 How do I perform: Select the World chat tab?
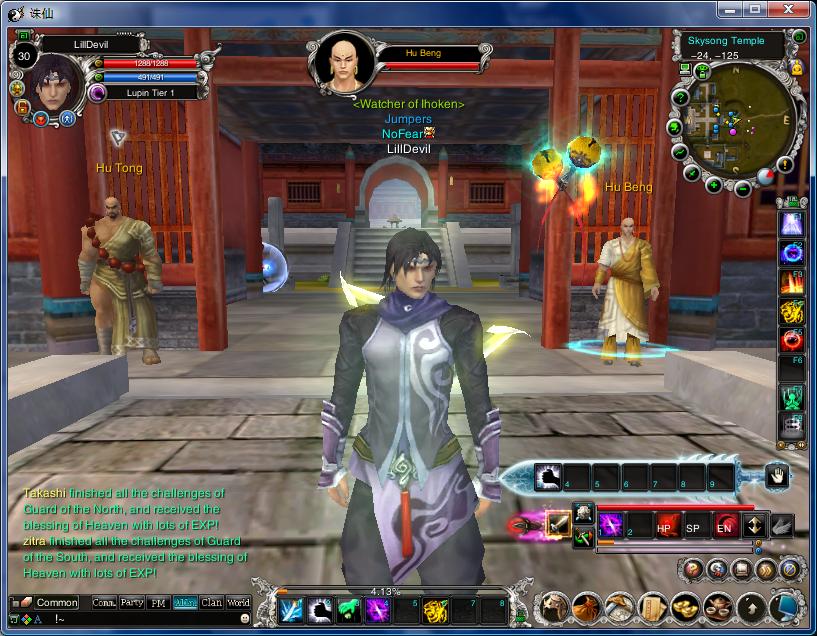(238, 603)
